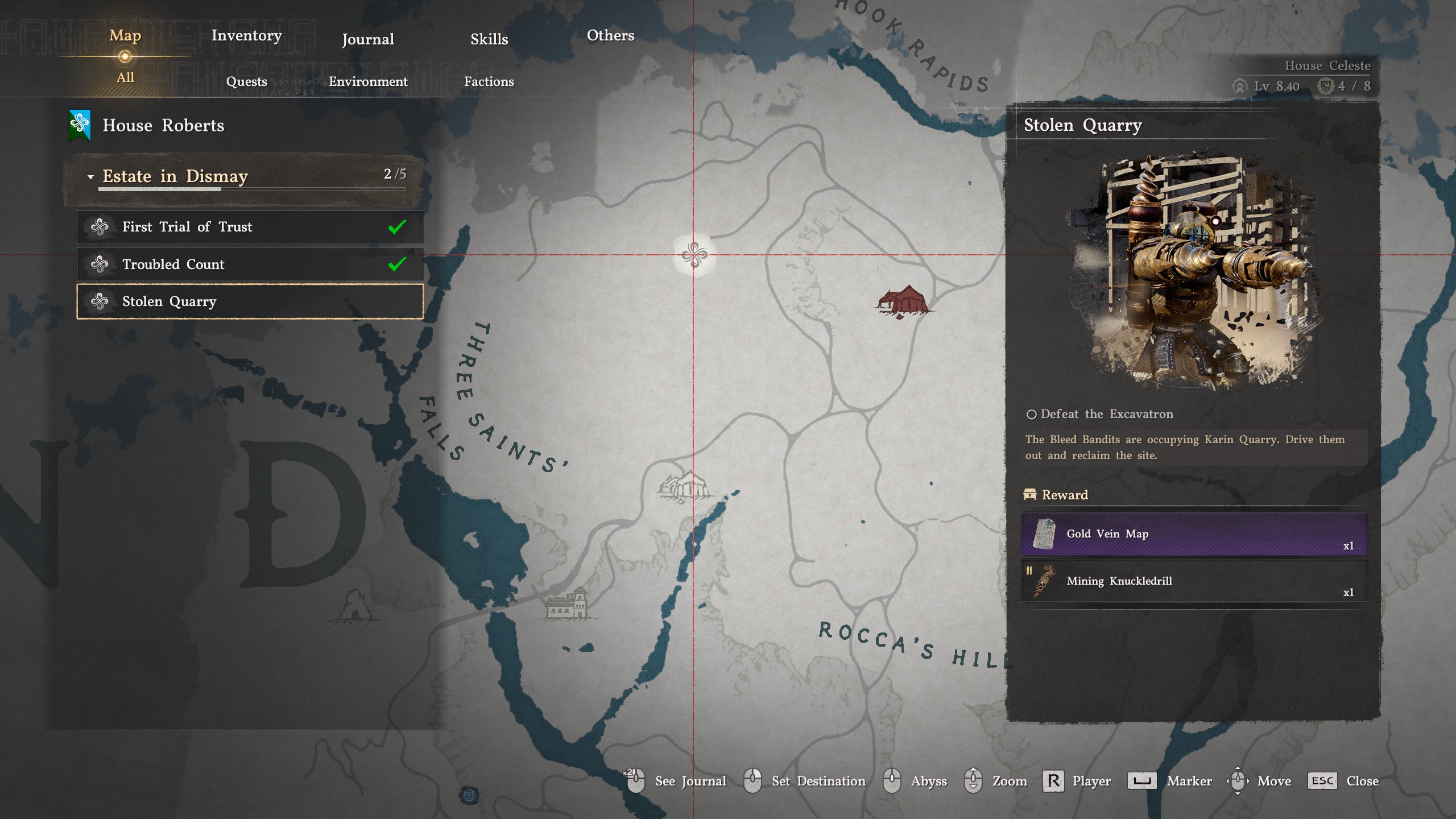1456x819 pixels.
Task: Click the red camp marker on map
Action: [x=903, y=300]
